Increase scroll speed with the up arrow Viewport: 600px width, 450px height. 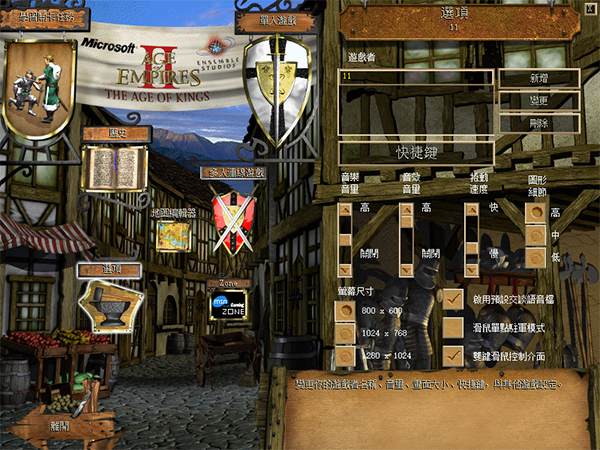[471, 210]
